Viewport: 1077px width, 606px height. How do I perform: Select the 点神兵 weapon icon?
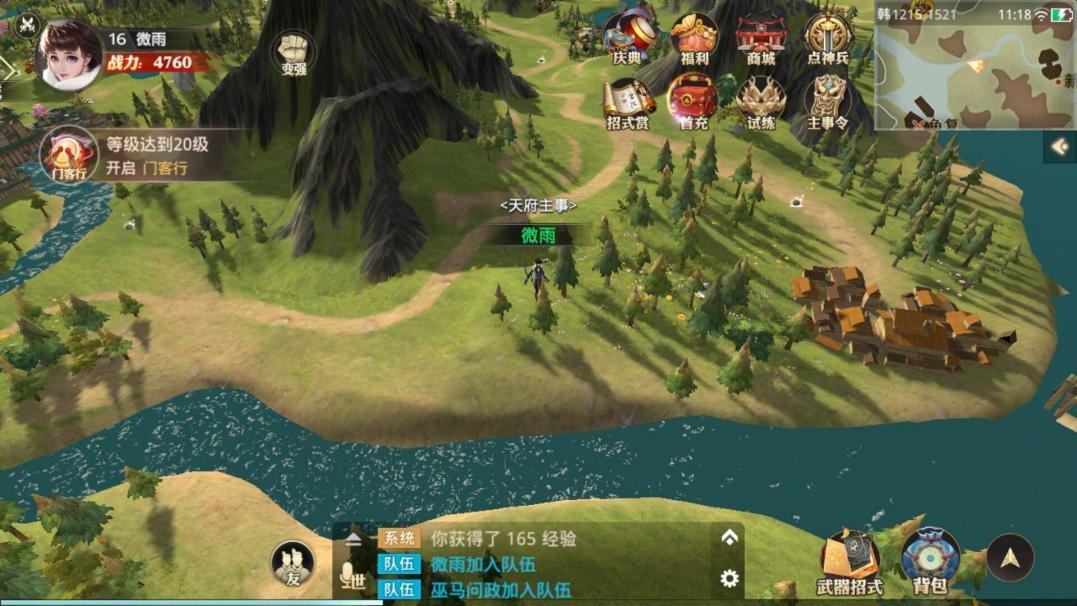828,38
